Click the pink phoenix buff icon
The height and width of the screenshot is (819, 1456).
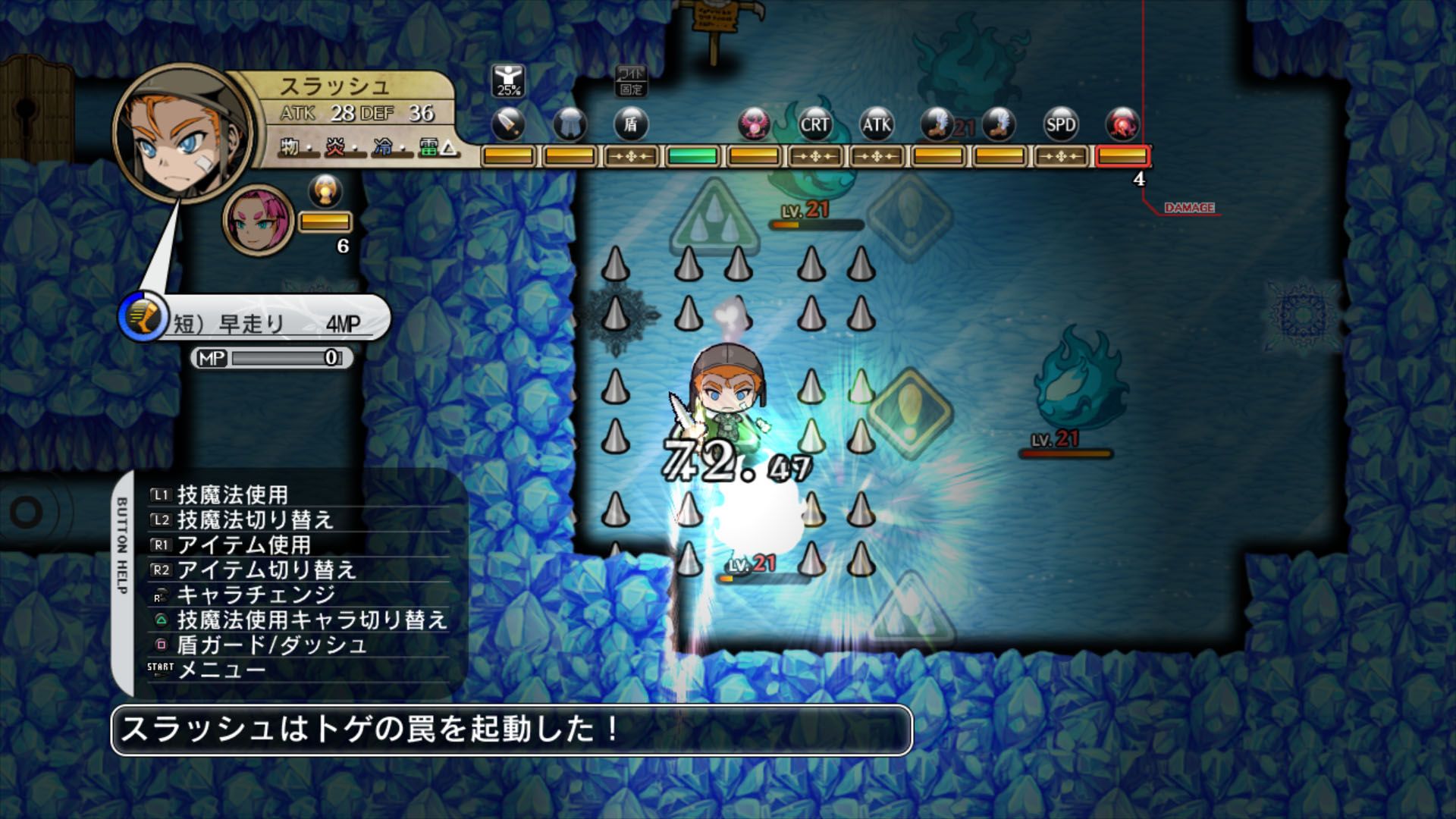click(753, 125)
